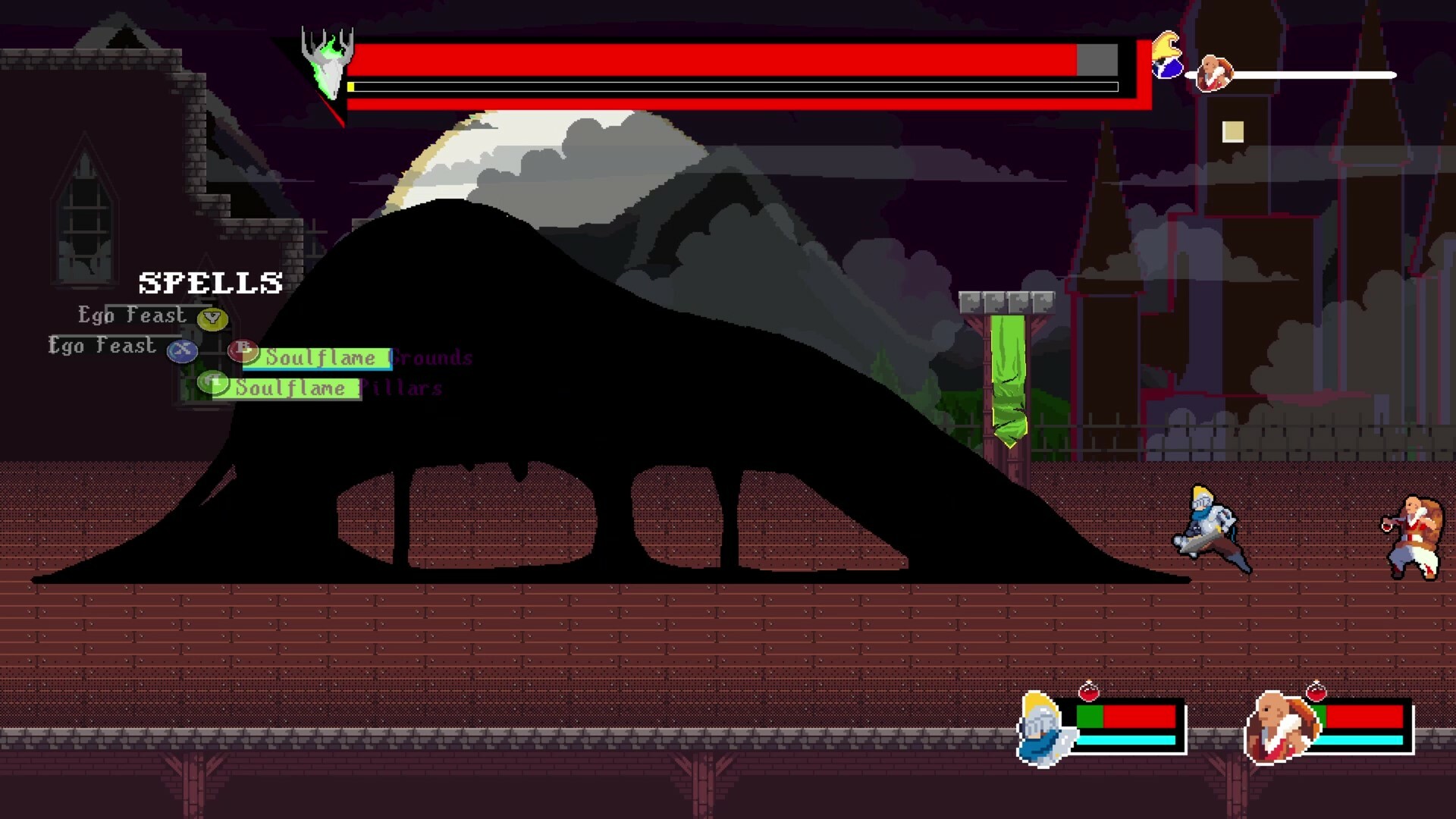1456x819 pixels.
Task: Expand the SPELLS header panel
Action: (x=210, y=282)
